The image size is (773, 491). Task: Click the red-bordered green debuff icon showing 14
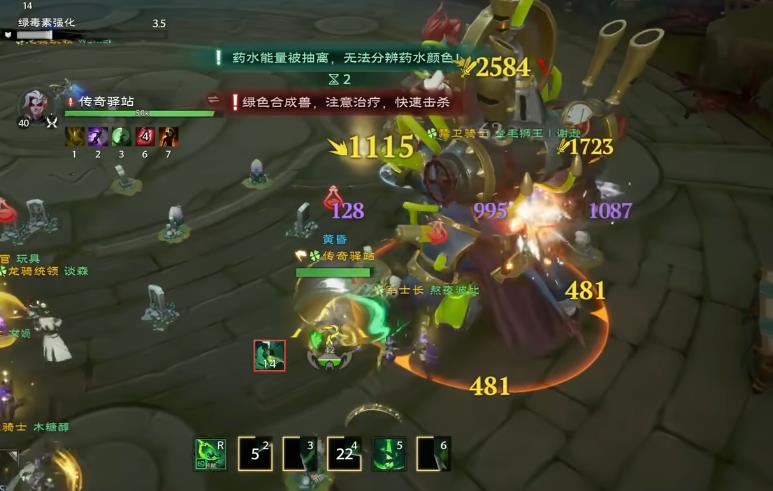coord(269,355)
